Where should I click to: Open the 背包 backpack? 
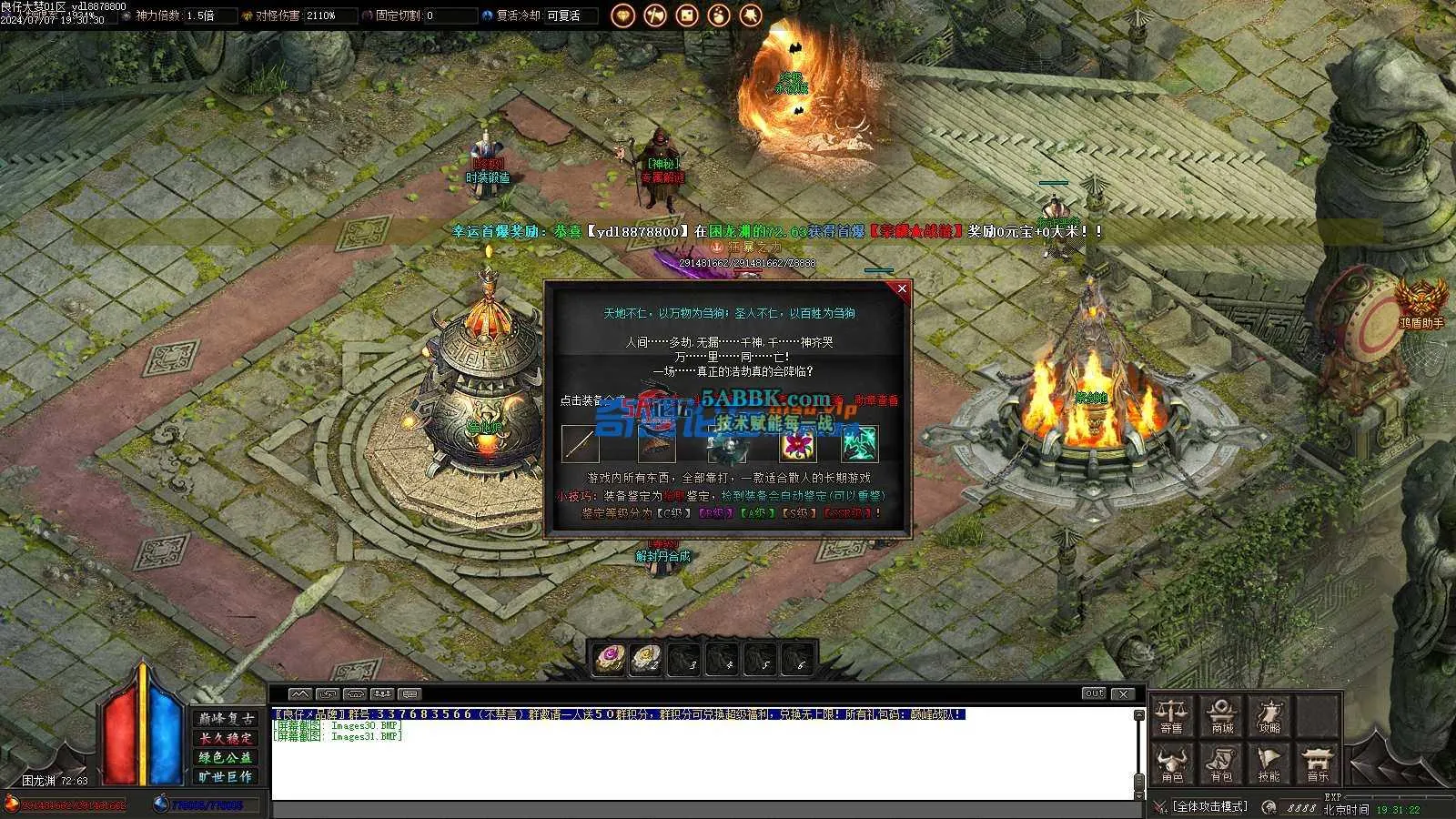tap(1221, 765)
